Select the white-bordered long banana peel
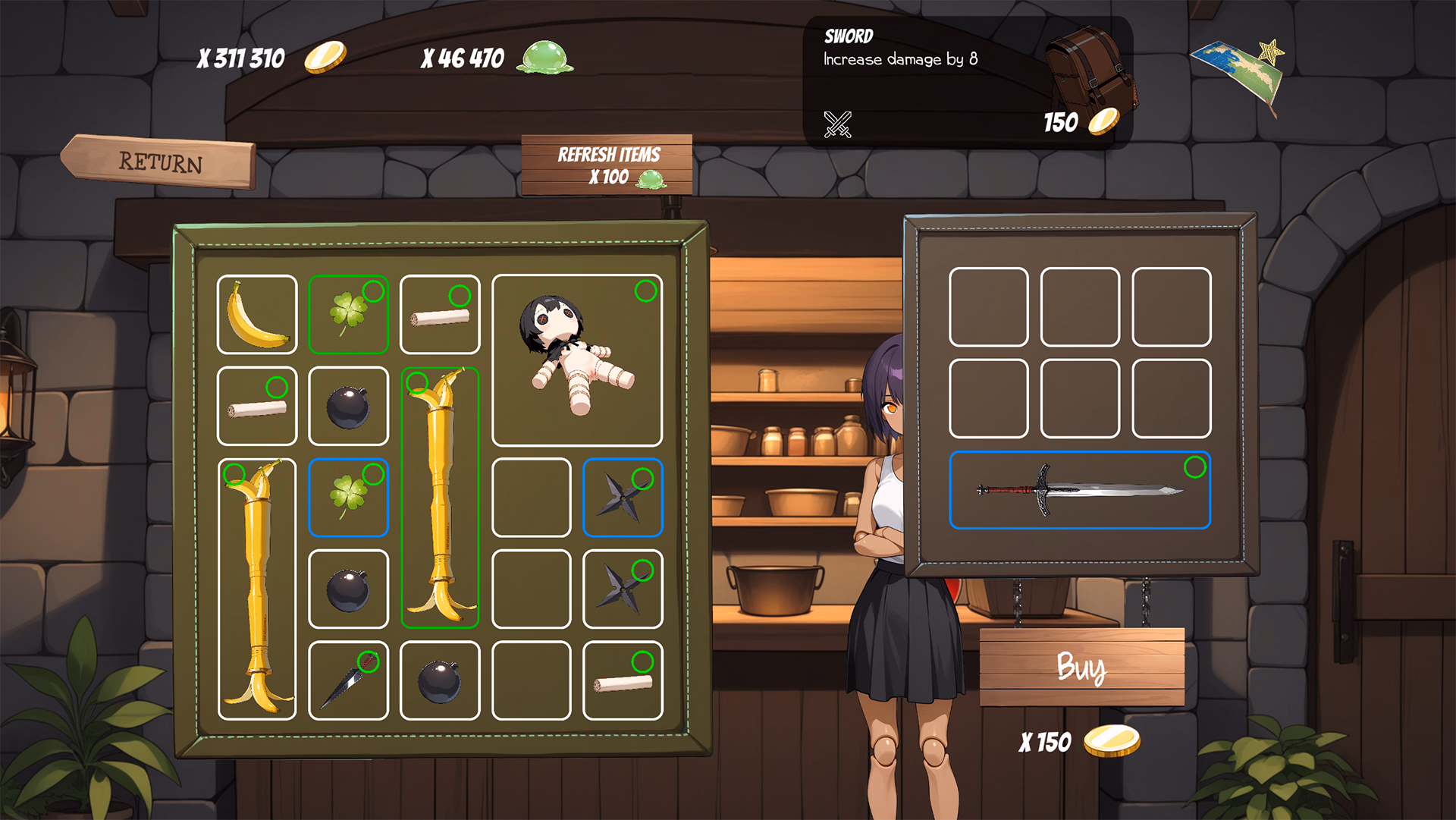 pos(257,589)
